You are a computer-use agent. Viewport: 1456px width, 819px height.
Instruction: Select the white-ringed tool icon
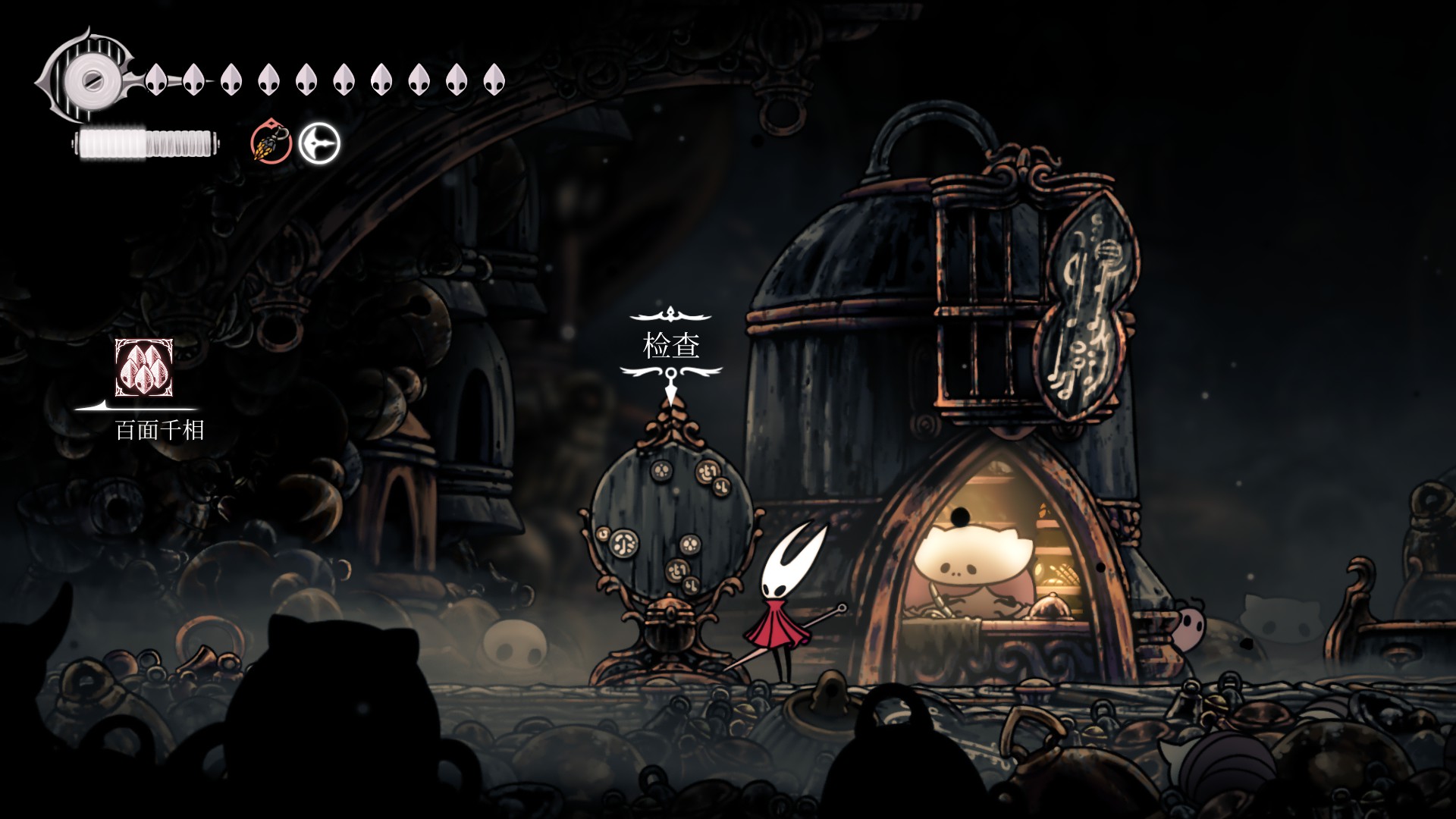[319, 143]
